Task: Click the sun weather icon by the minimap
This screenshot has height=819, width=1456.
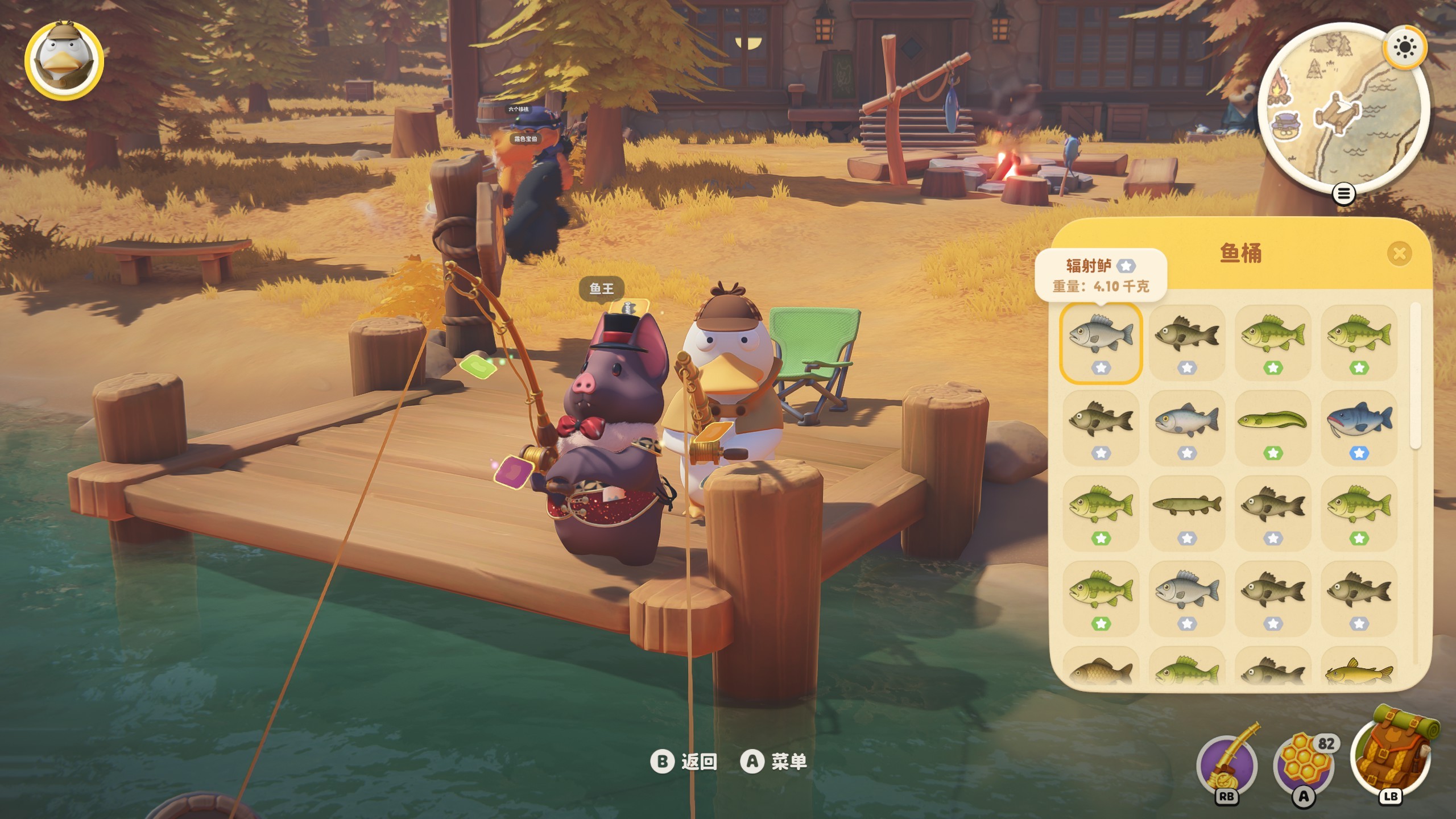Action: tap(1404, 47)
